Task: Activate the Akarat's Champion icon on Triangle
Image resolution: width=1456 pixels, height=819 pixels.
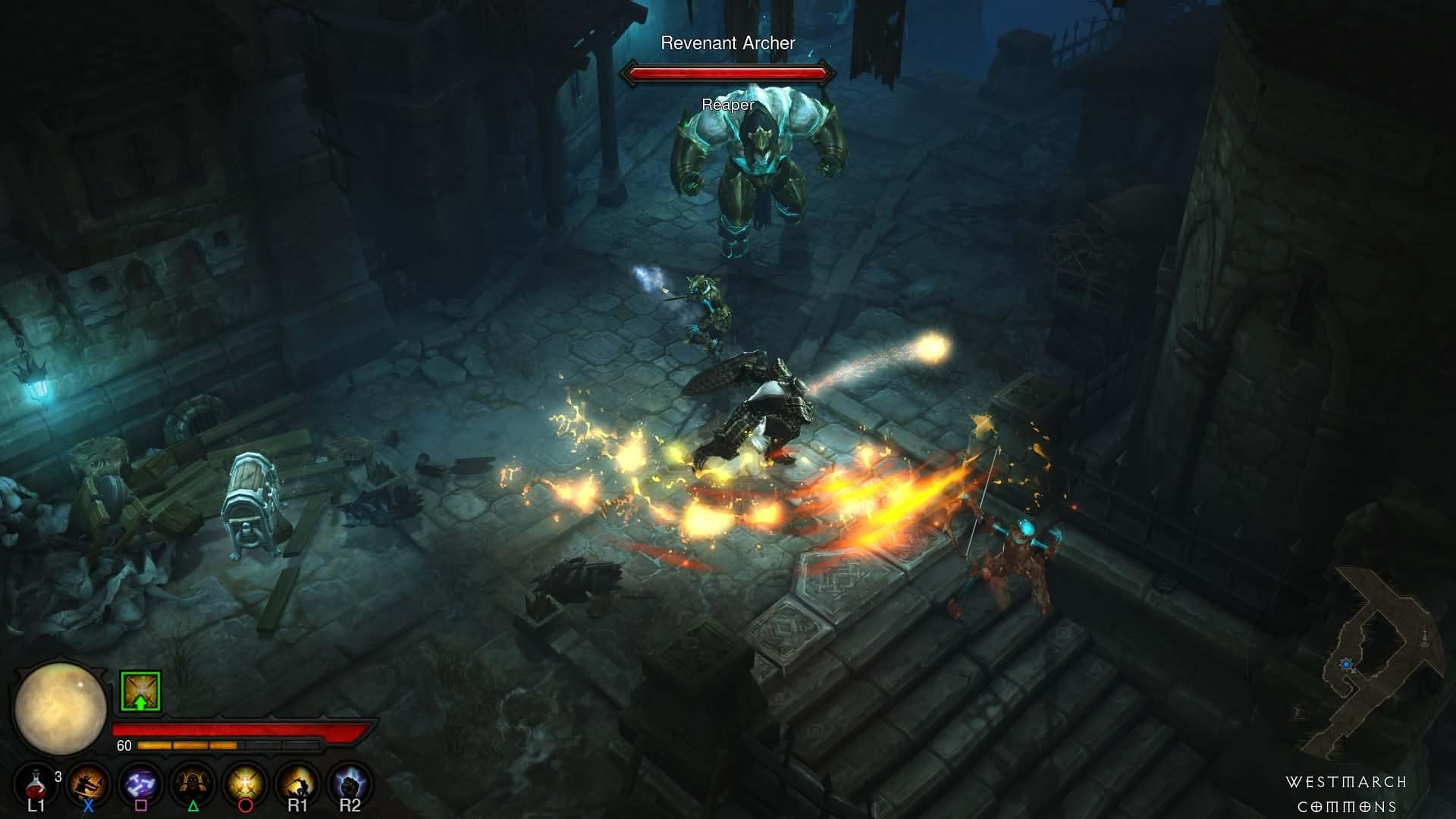Action: tap(192, 783)
